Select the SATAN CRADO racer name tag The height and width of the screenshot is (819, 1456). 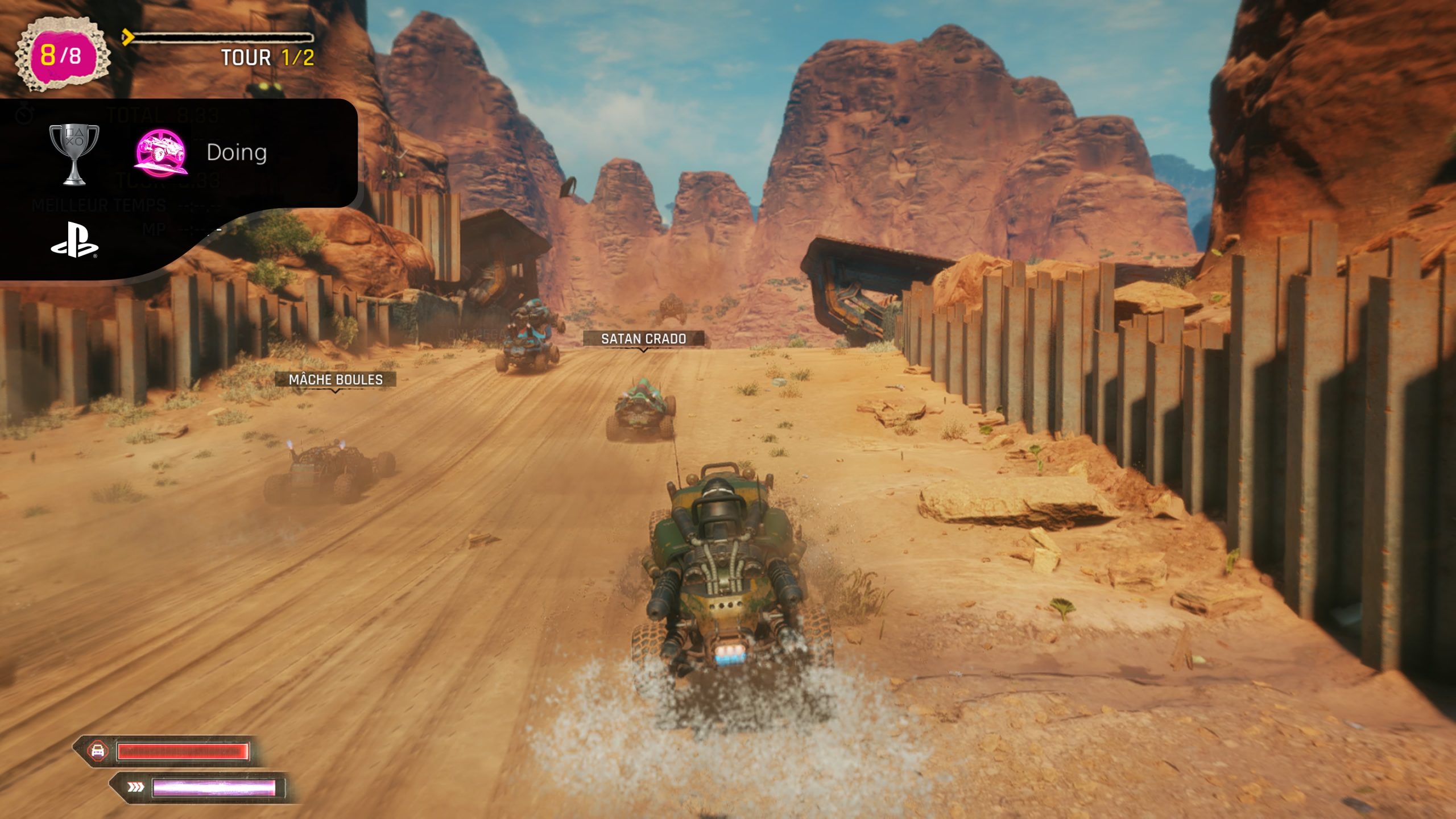coord(643,339)
